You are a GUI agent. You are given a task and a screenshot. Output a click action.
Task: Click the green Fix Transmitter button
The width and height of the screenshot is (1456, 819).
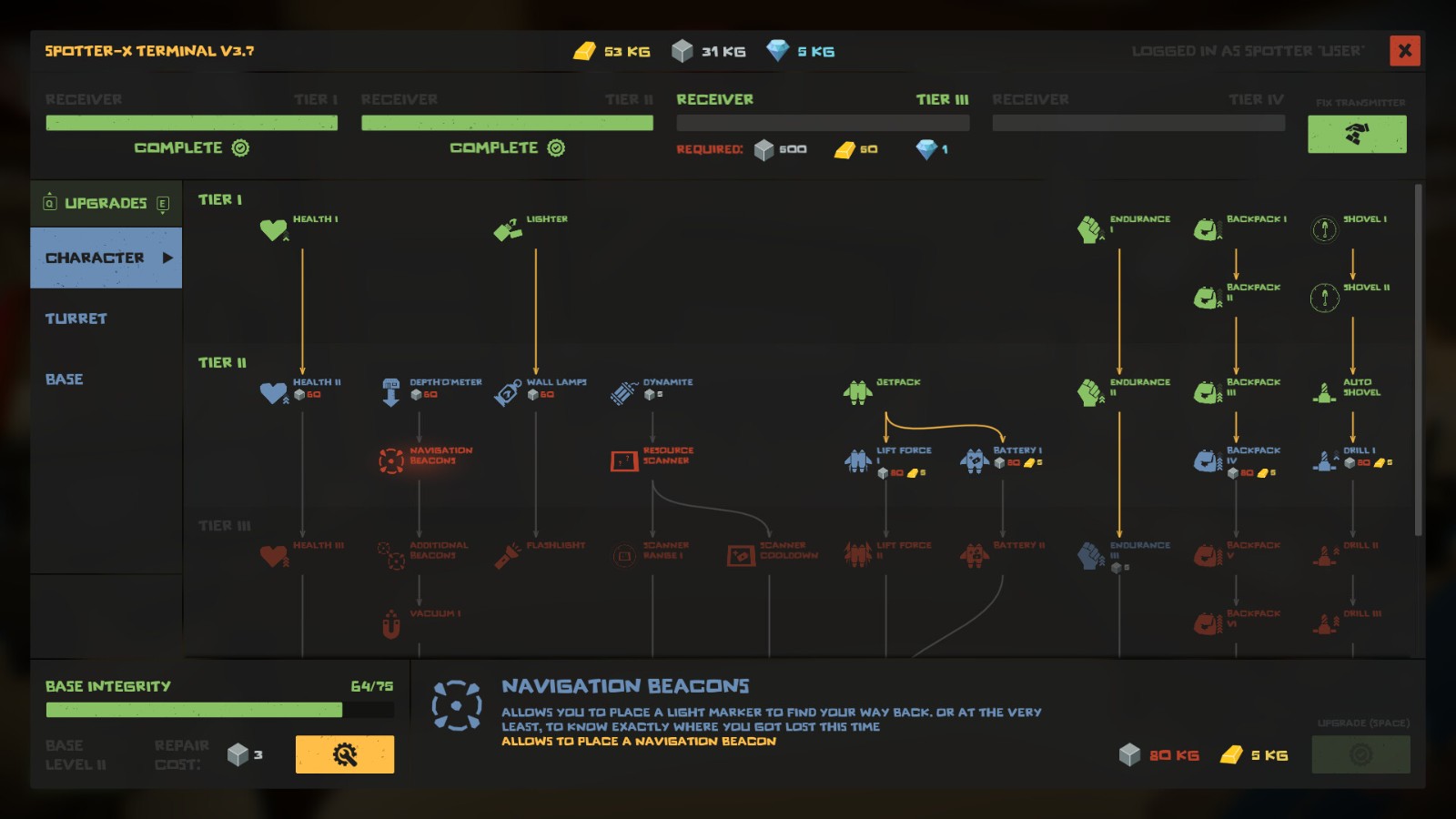tap(1356, 135)
